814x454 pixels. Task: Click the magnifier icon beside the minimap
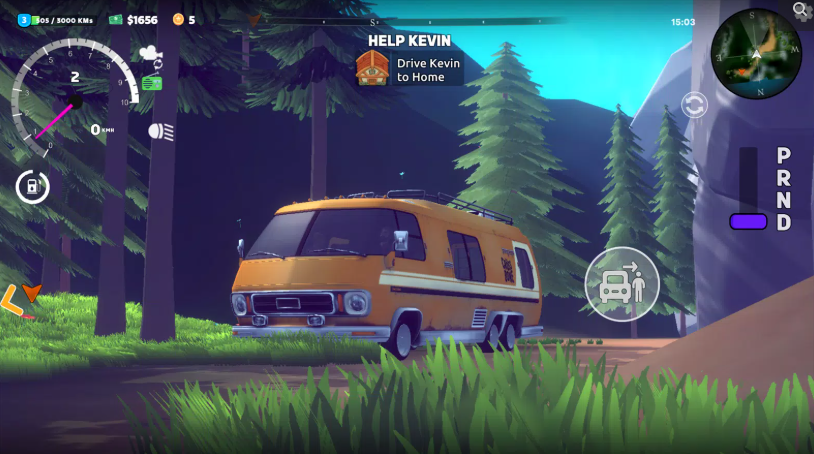pos(801,10)
